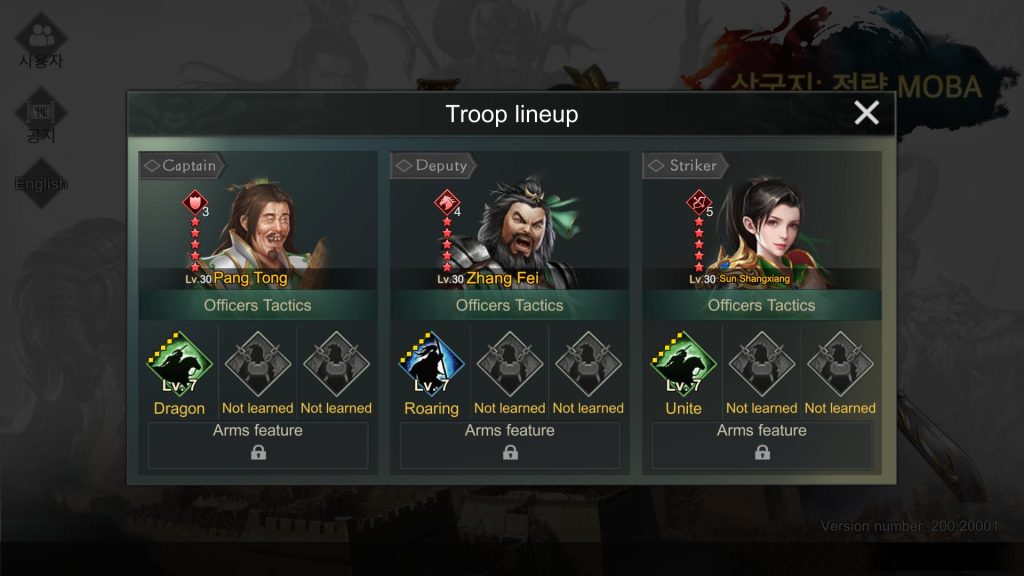Viewport: 1024px width, 576px height.
Task: Open the Roaring tactic icon
Action: tap(431, 364)
